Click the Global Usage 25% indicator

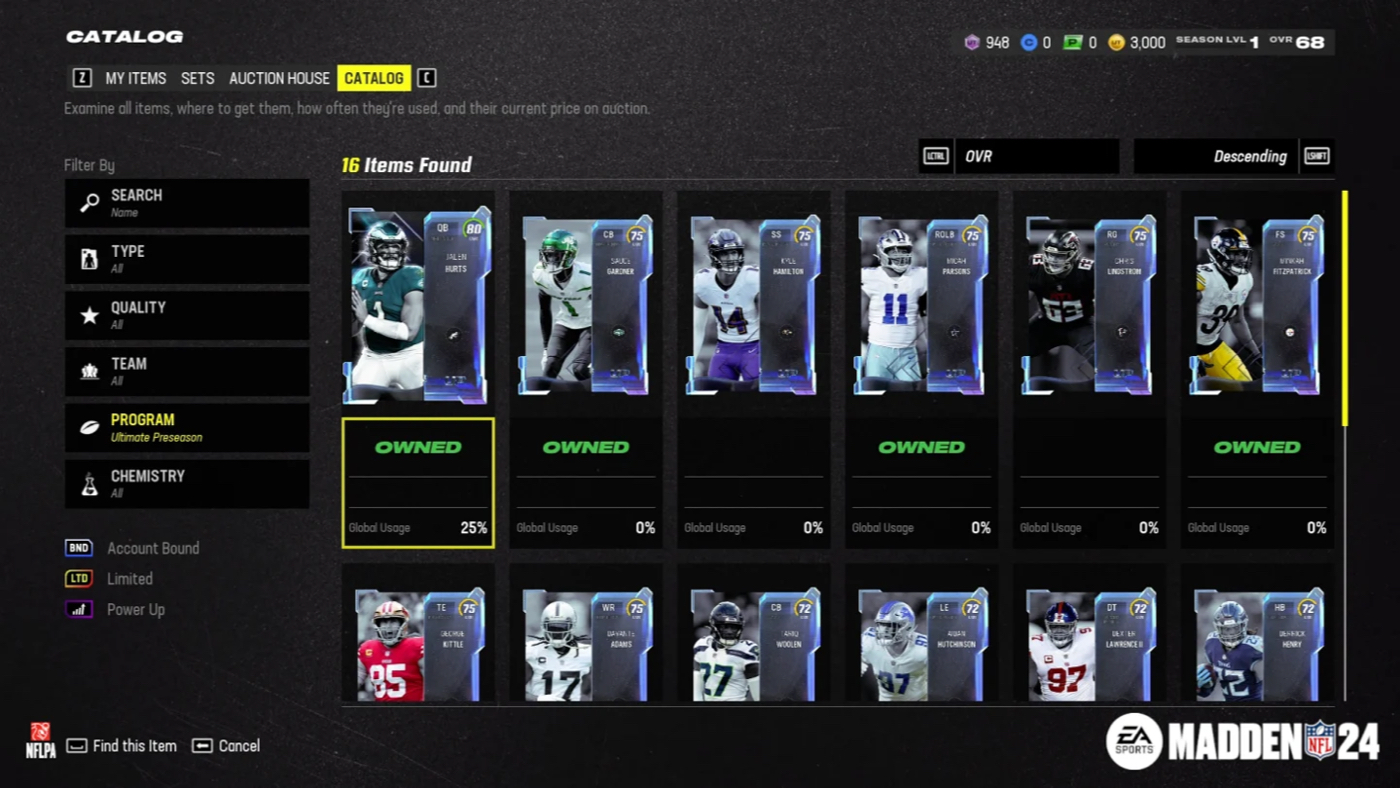[x=418, y=528]
